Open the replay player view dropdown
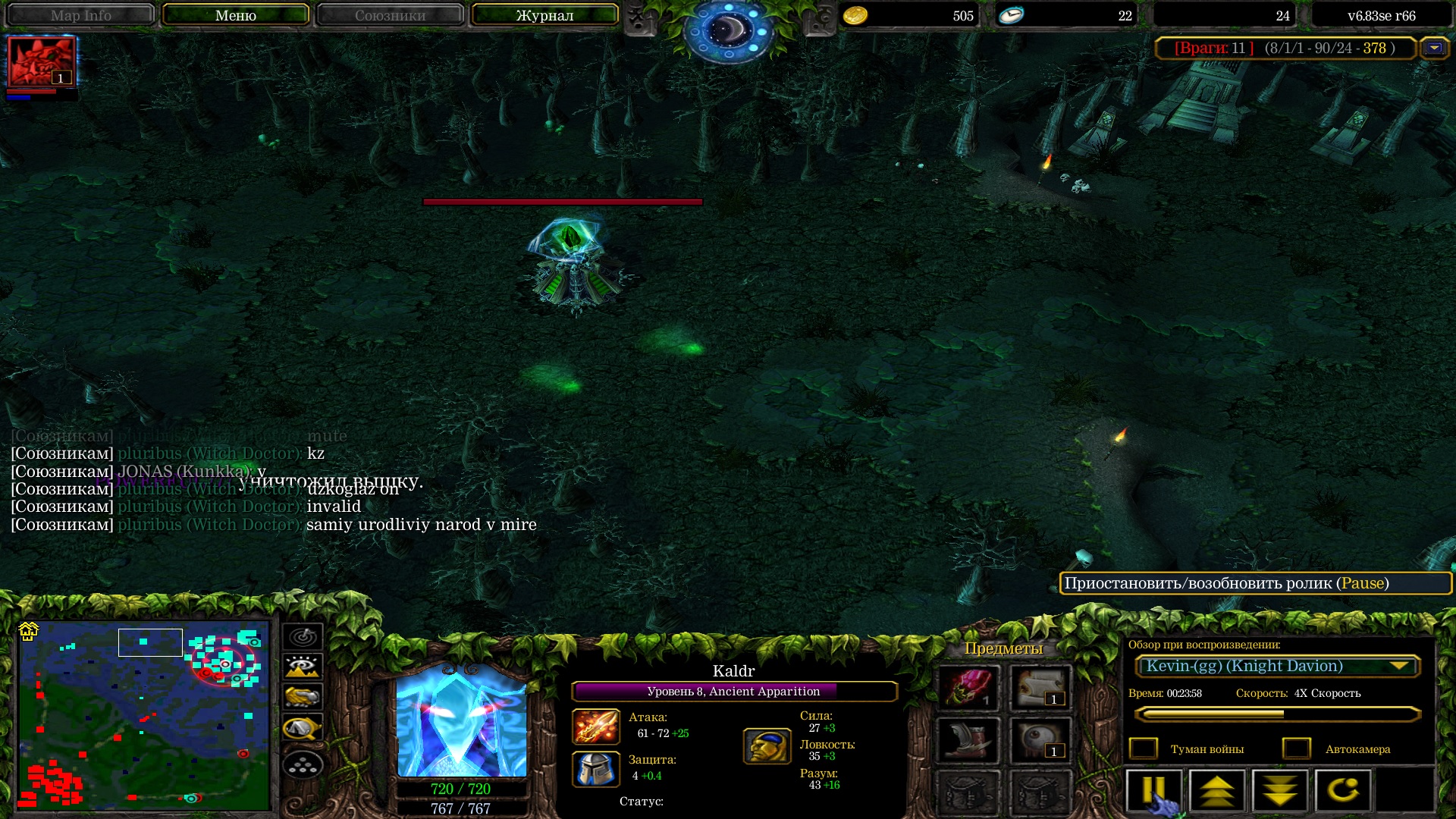The height and width of the screenshot is (819, 1456). [1277, 667]
